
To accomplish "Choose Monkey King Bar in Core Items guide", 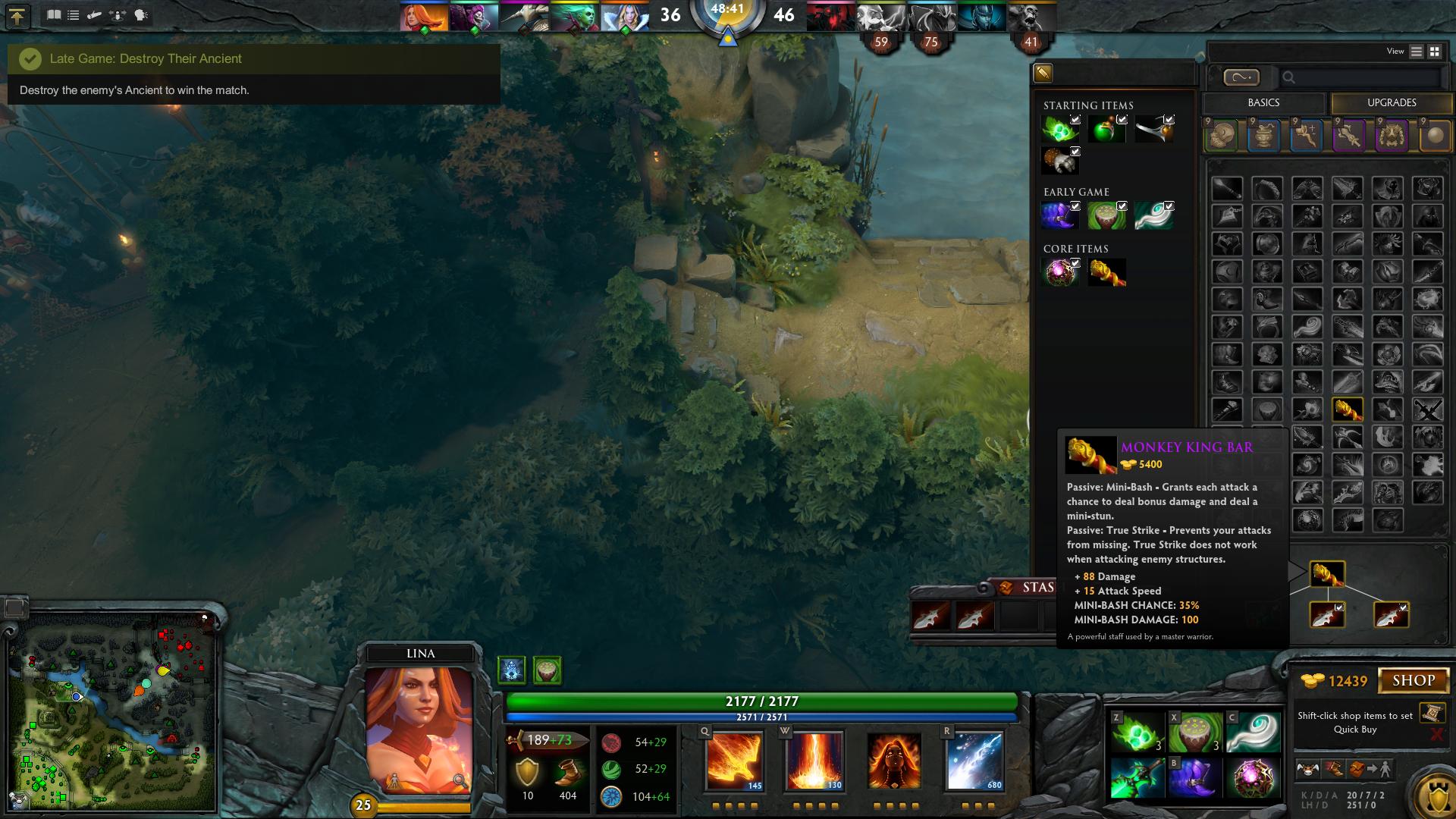I will click(x=1106, y=272).
